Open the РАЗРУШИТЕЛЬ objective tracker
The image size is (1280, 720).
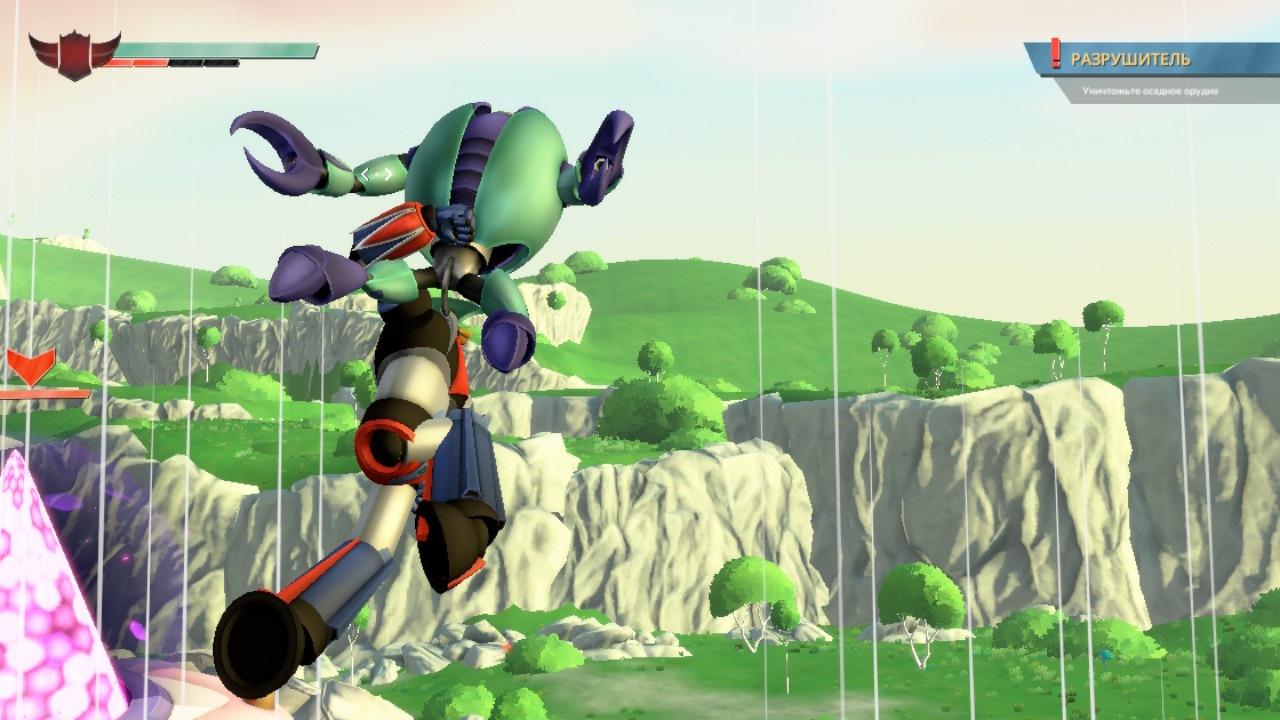(x=1130, y=60)
